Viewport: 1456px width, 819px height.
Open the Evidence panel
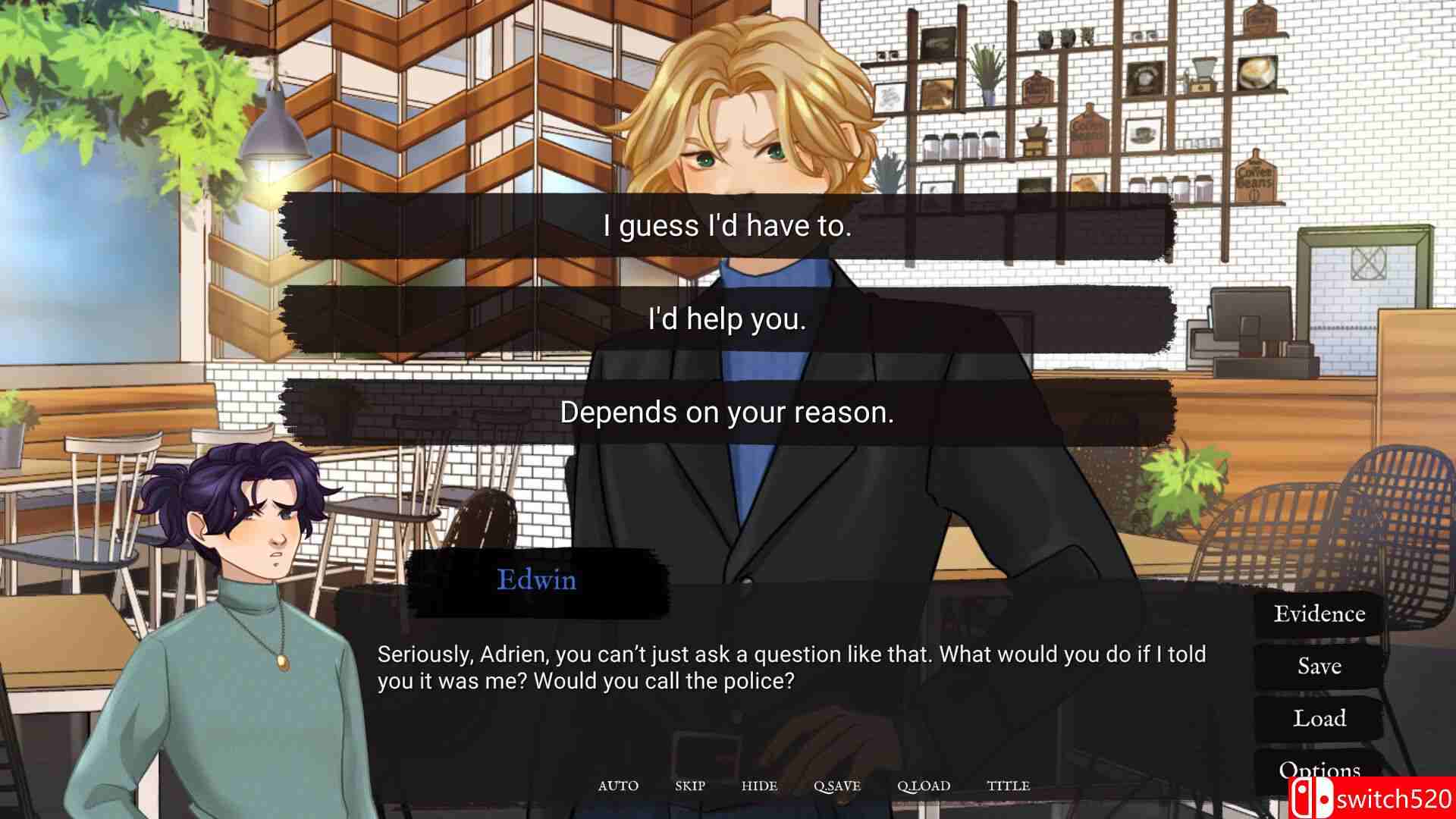[x=1319, y=613]
